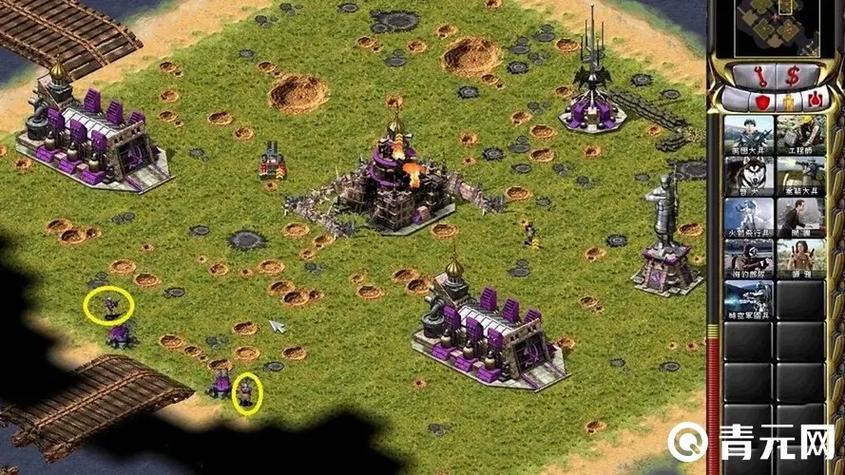This screenshot has height=475, width=845.
Task: Train a GI soldier (美国大兵)
Action: point(748,135)
